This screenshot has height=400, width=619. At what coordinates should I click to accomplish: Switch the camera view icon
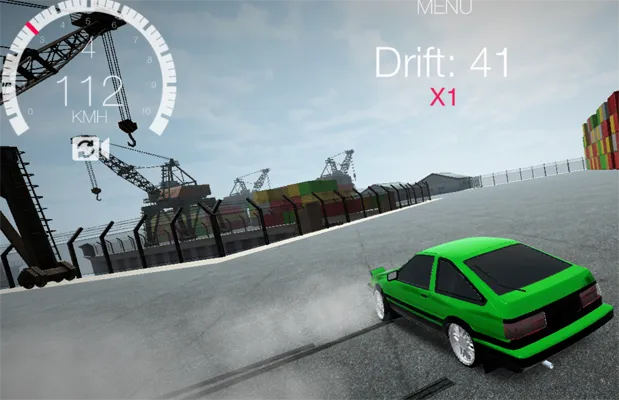pyautogui.click(x=84, y=148)
